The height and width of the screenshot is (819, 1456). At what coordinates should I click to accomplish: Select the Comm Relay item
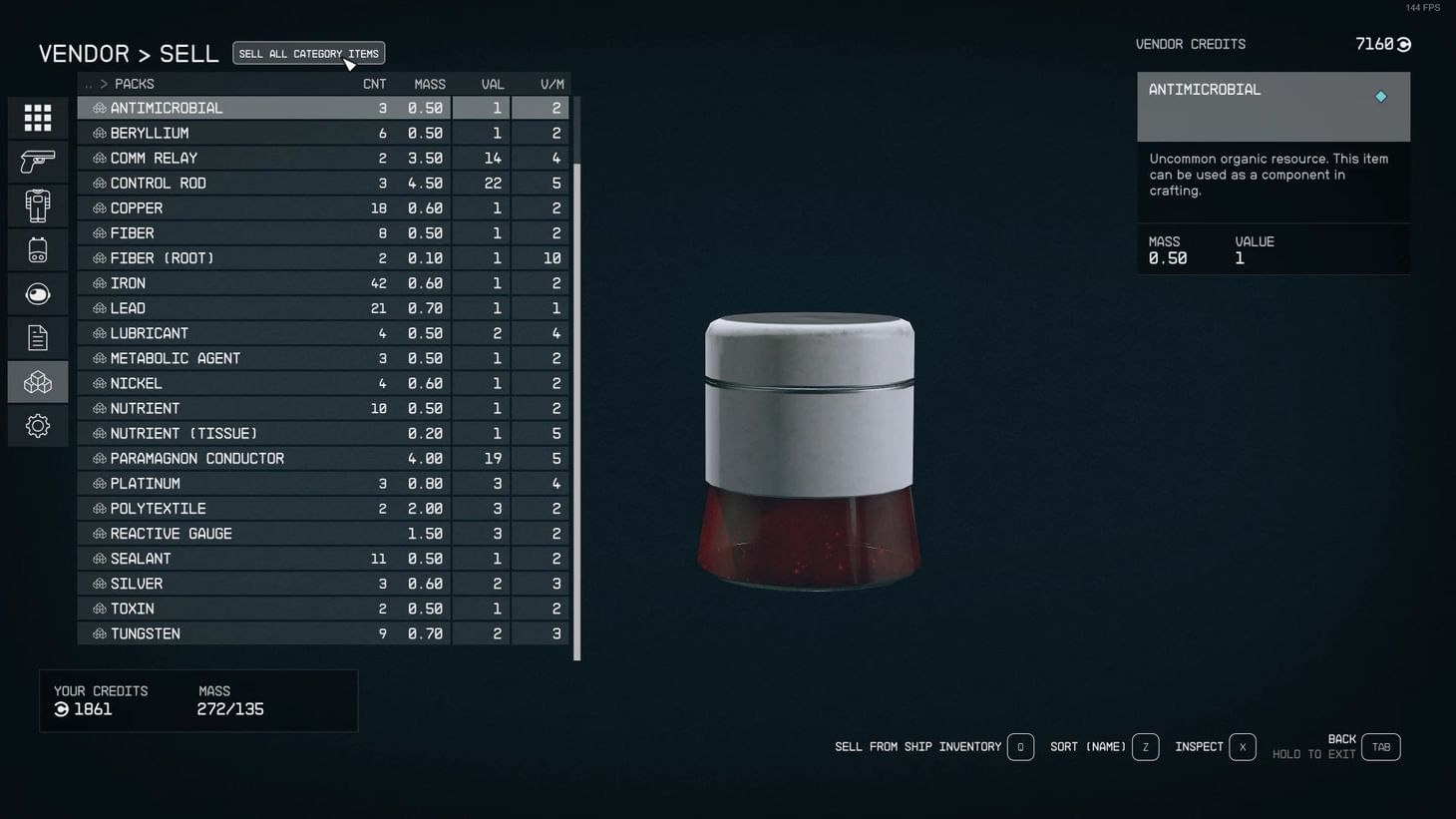(249, 158)
